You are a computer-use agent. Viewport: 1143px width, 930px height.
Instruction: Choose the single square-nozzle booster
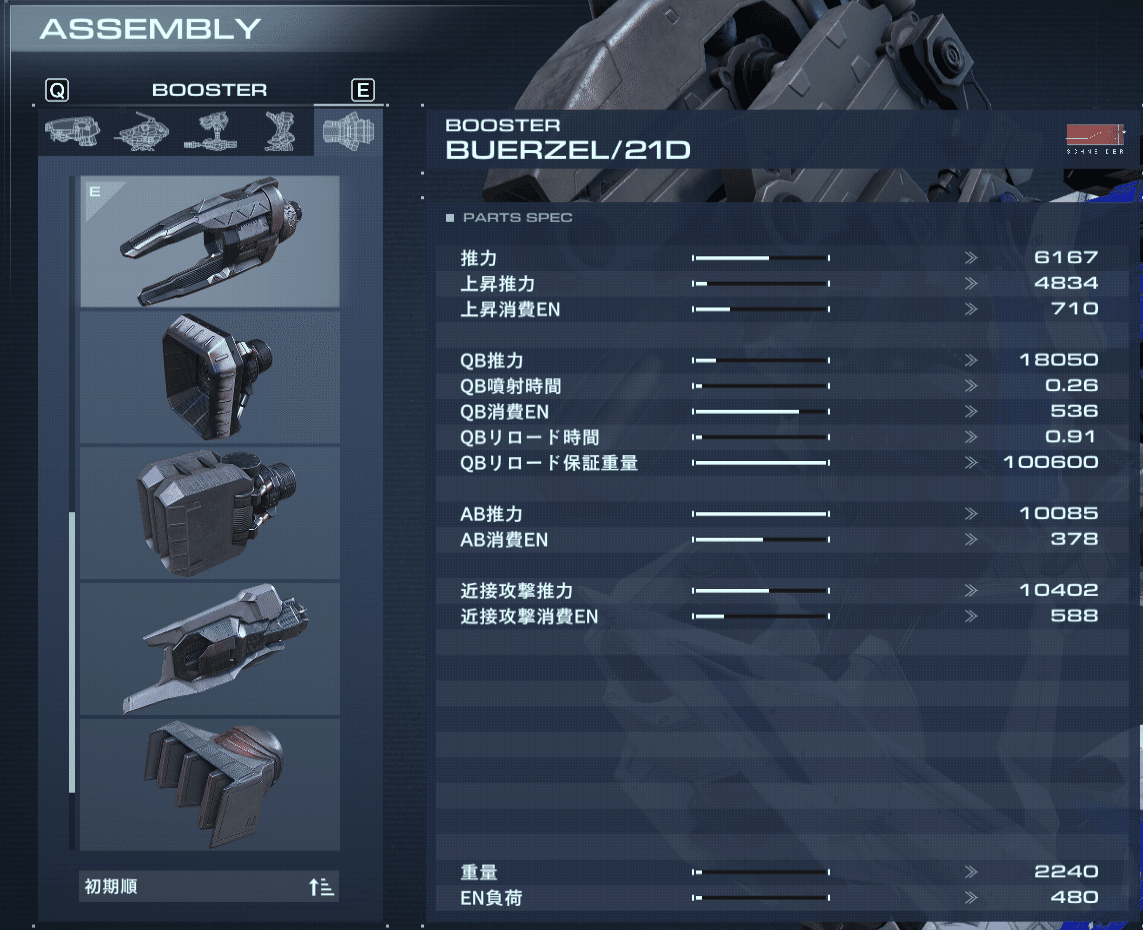coord(210,377)
